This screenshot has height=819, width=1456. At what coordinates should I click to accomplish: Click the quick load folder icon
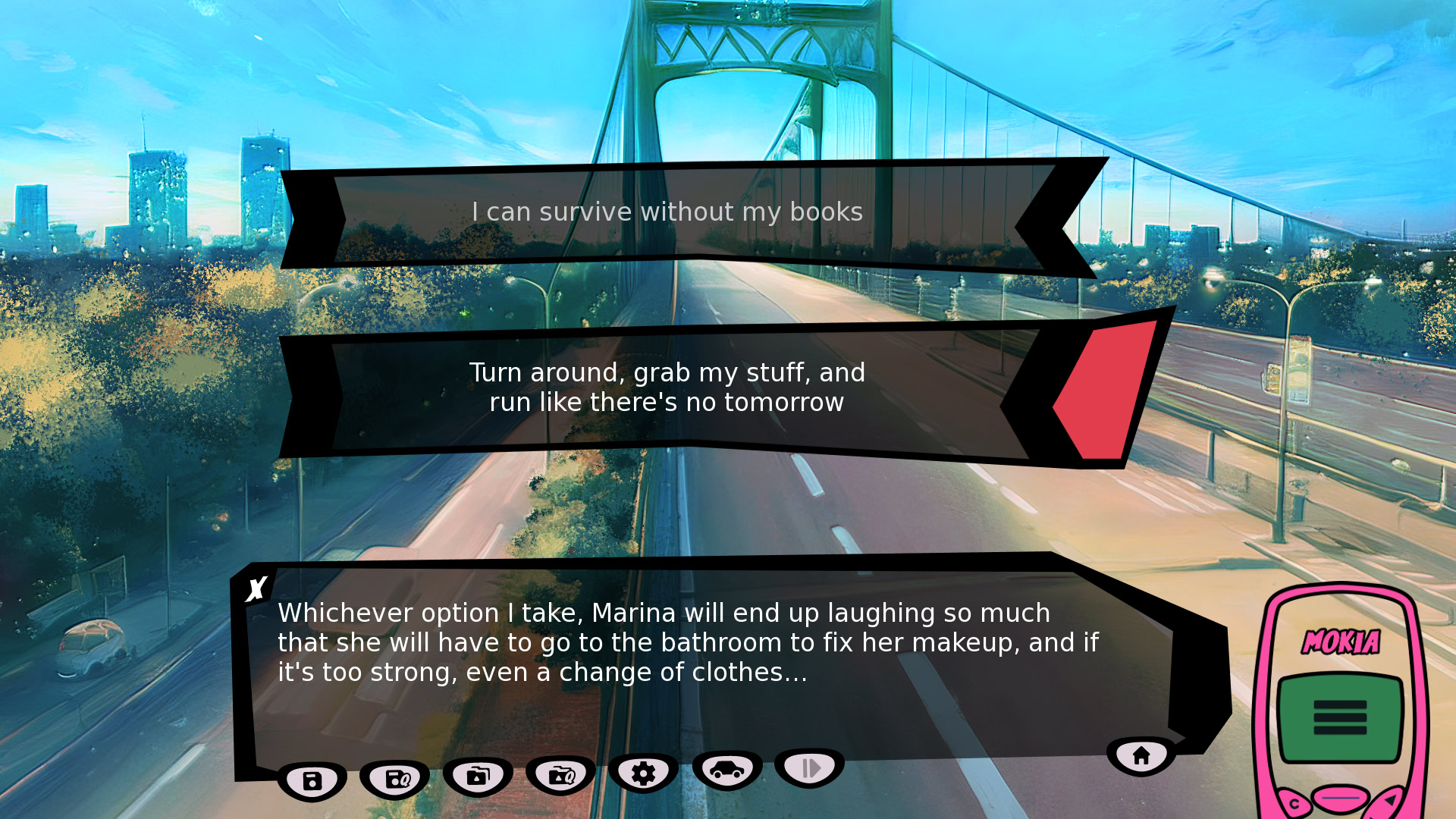click(560, 775)
